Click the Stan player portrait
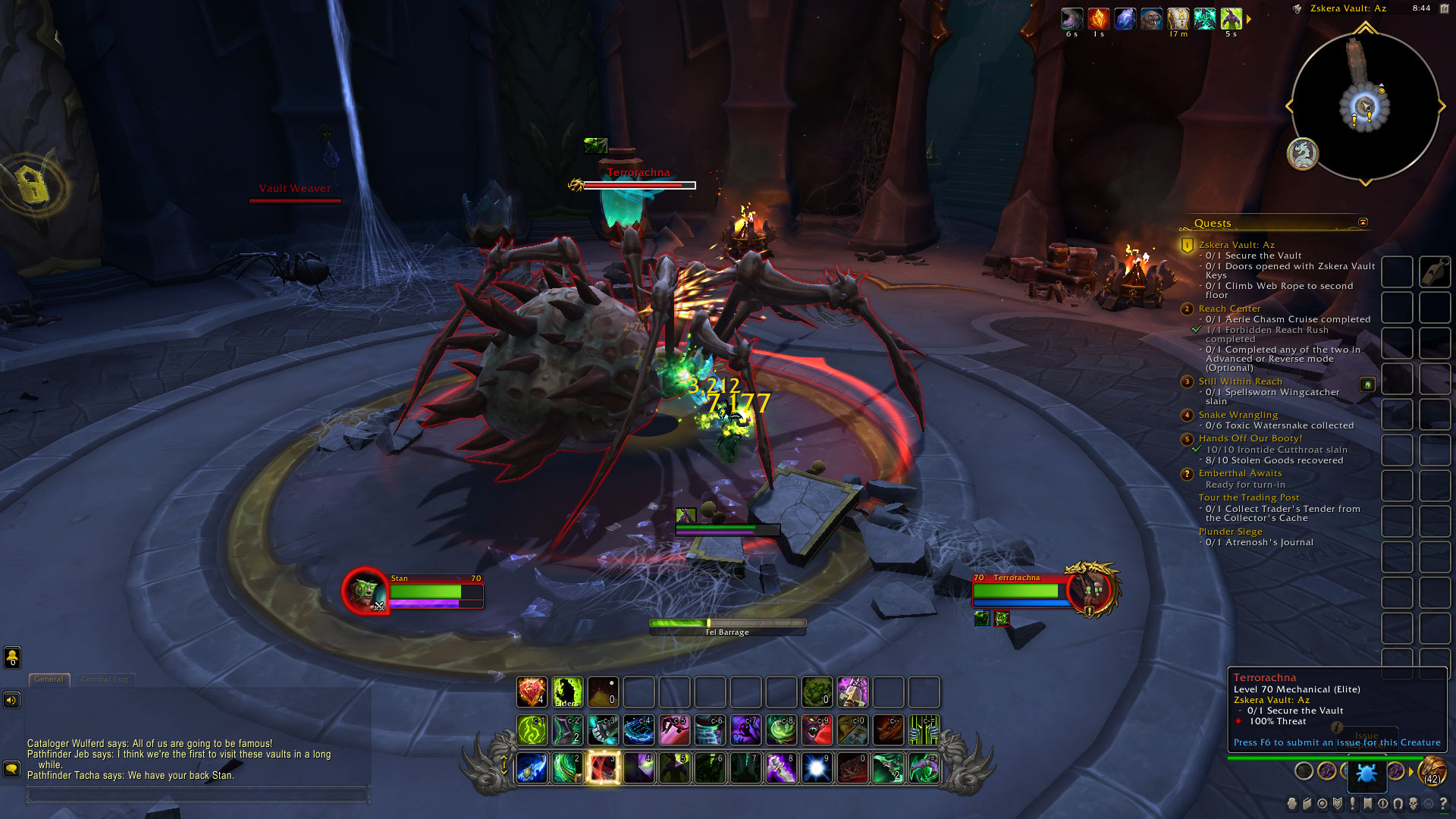1456x819 pixels. point(365,591)
